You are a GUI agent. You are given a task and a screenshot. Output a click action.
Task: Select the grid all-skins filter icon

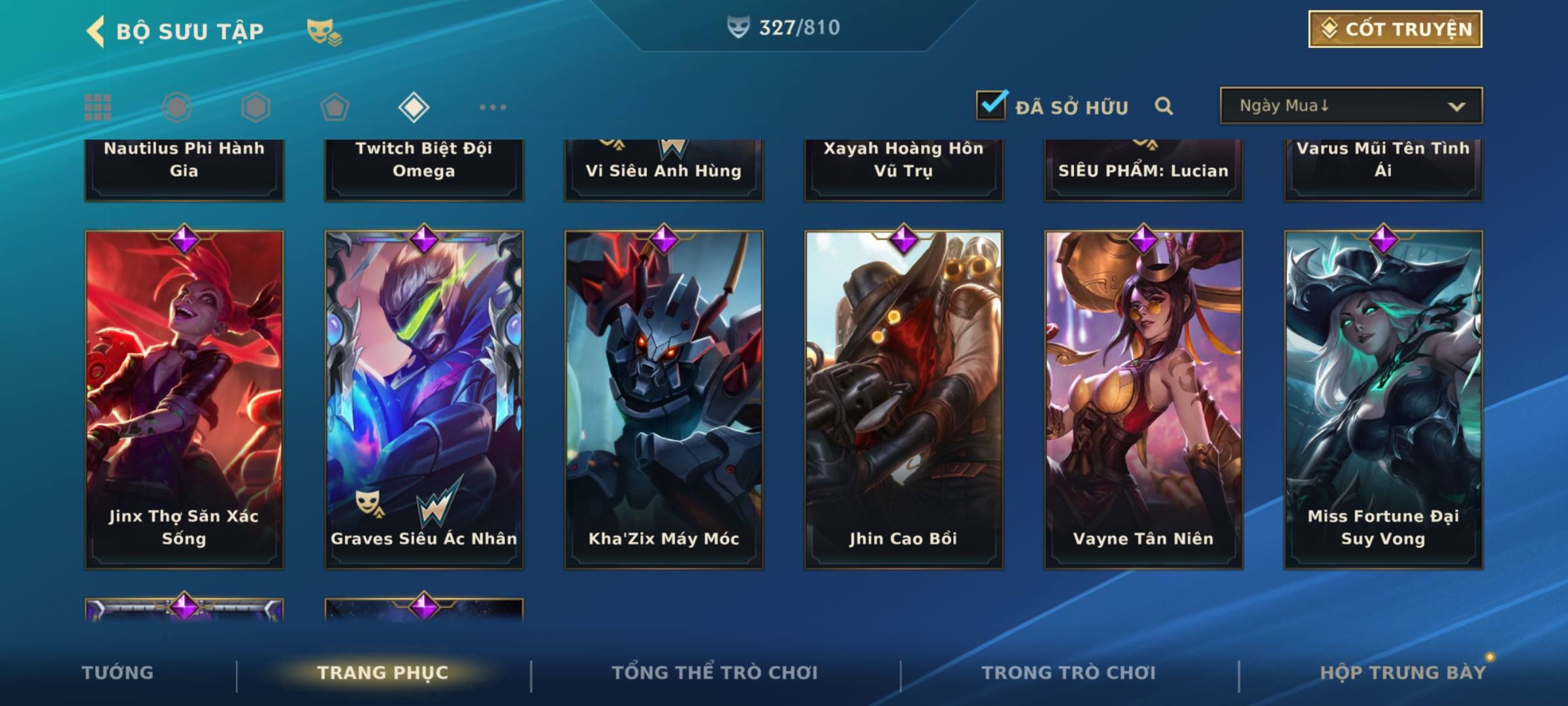98,107
